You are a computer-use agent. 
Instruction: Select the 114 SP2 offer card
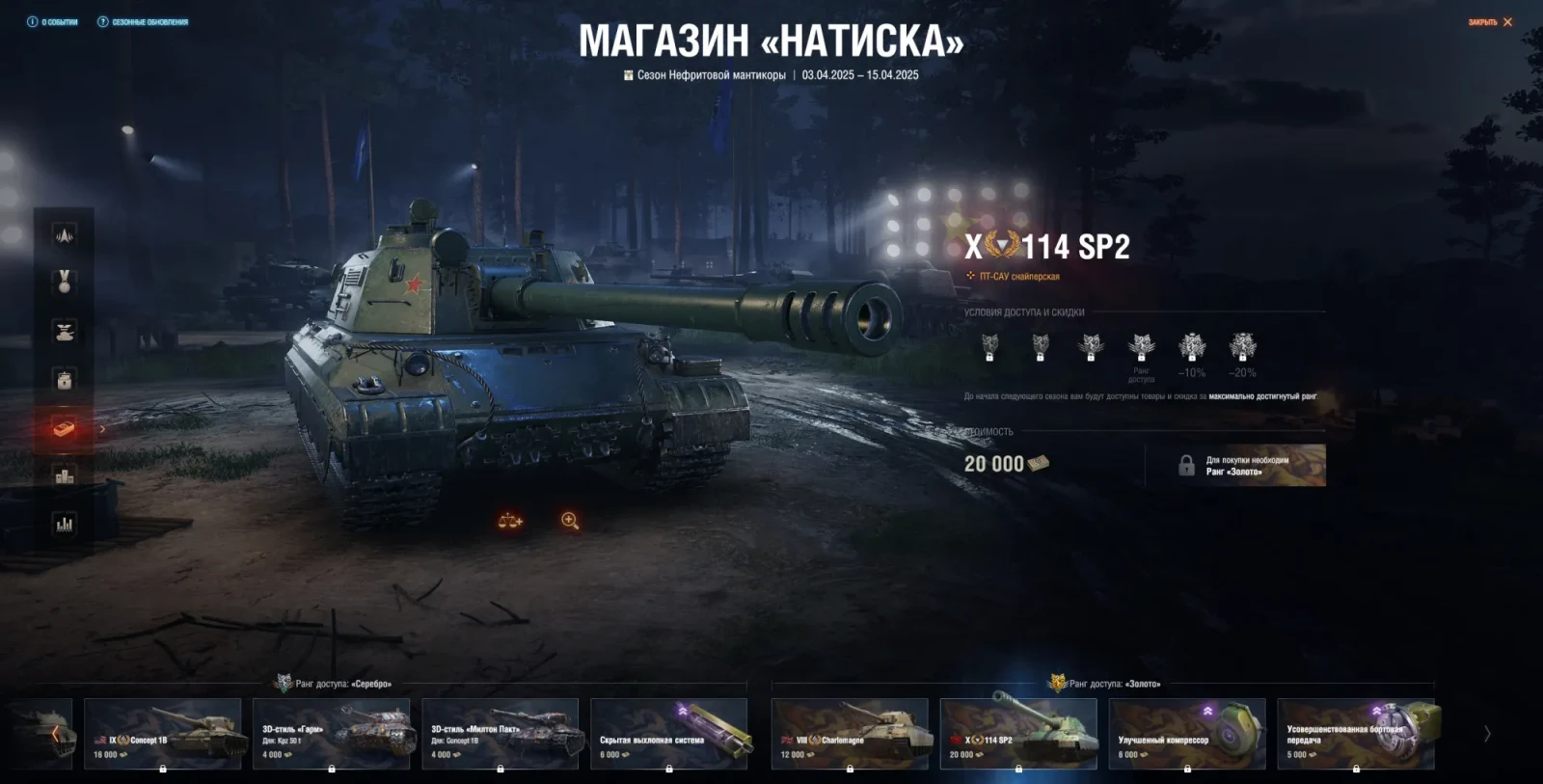[1018, 734]
